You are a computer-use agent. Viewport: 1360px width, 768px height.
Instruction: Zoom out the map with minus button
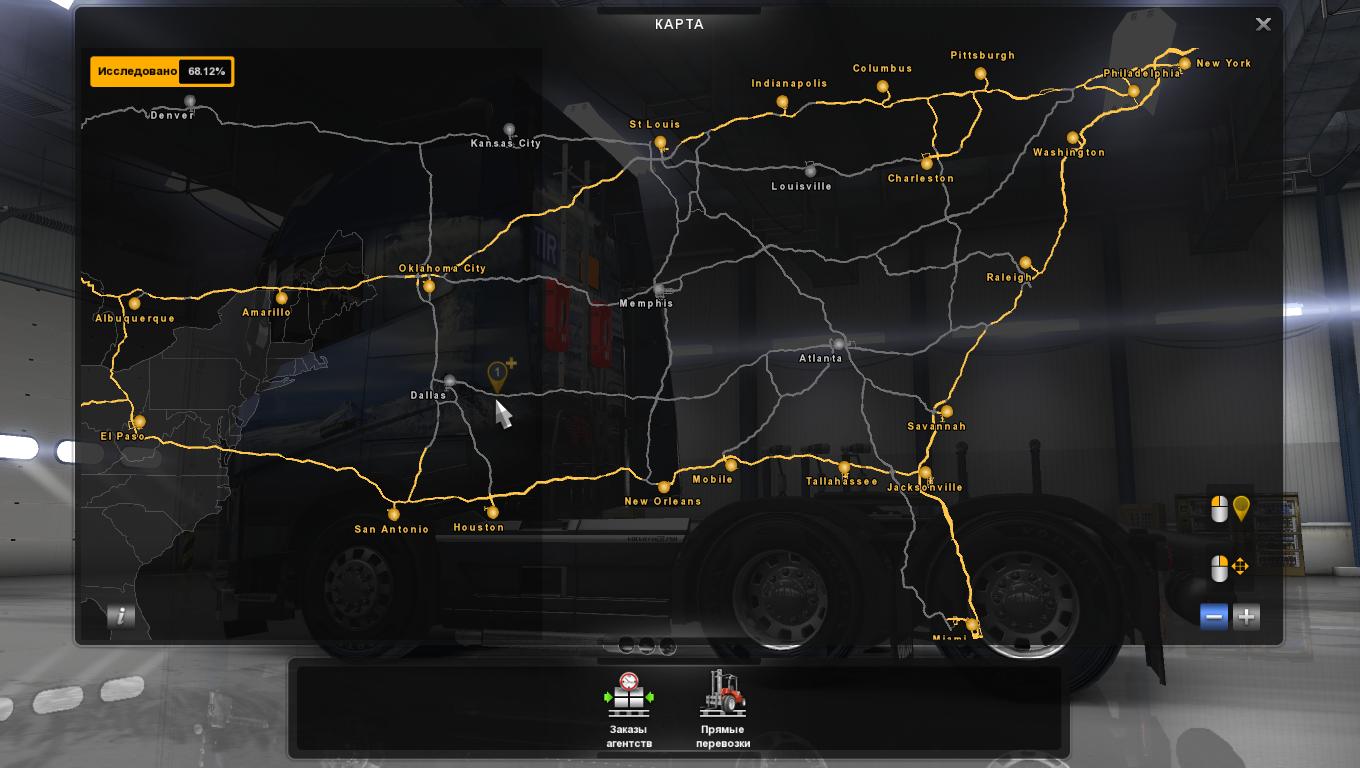pyautogui.click(x=1214, y=617)
